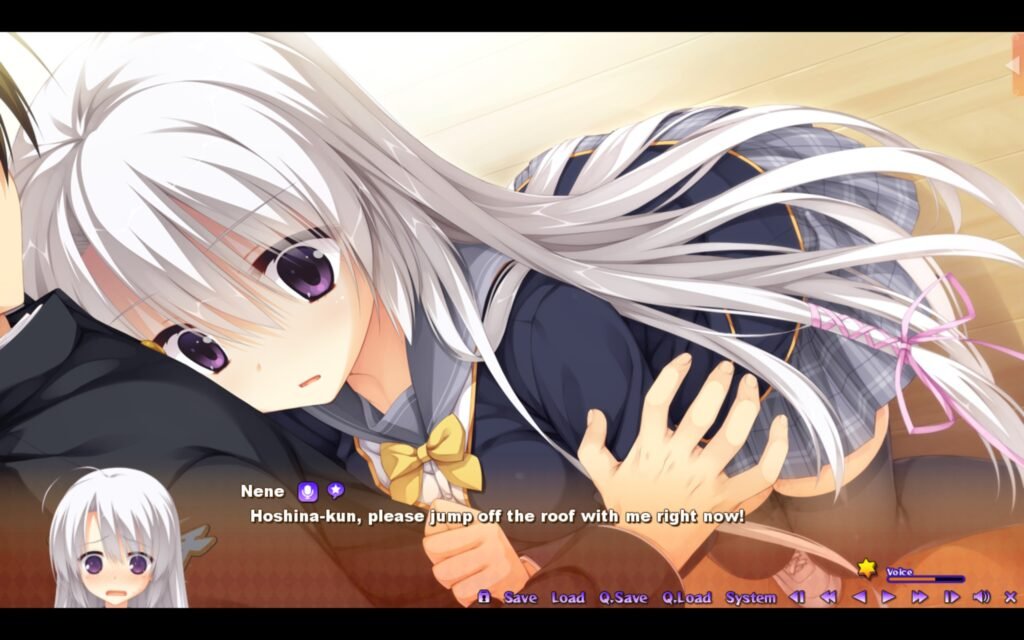Step back with the single left arrow
Screen dimensions: 1024x640
point(858,597)
